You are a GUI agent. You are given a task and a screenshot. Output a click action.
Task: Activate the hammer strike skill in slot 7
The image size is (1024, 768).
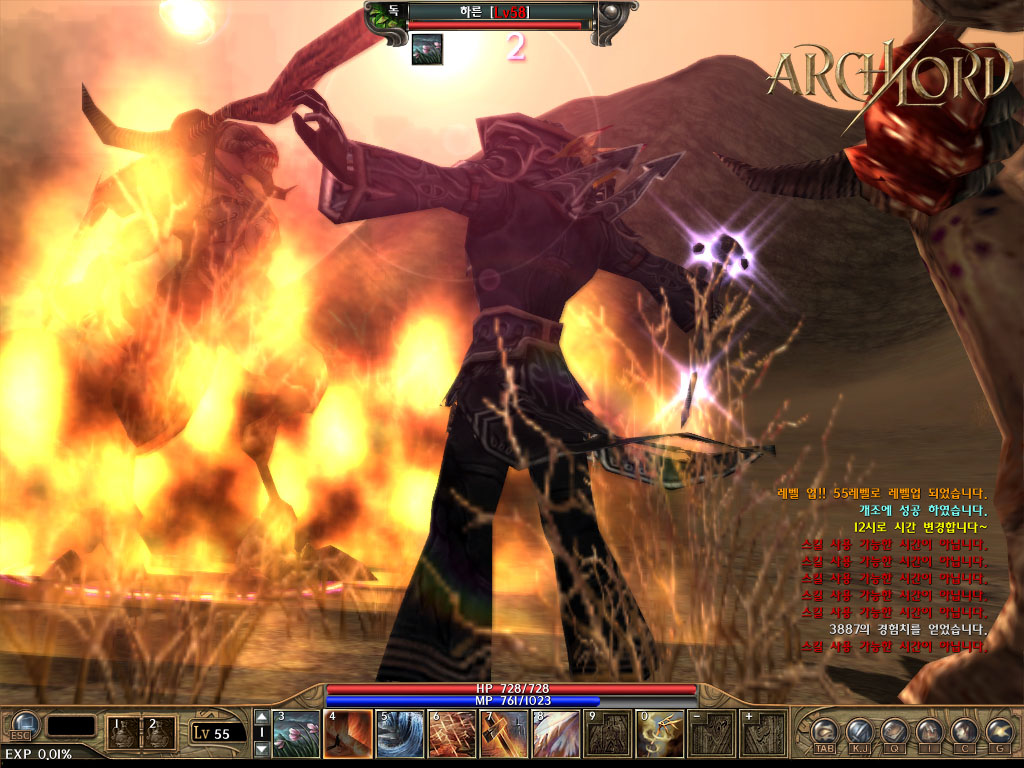tap(504, 734)
